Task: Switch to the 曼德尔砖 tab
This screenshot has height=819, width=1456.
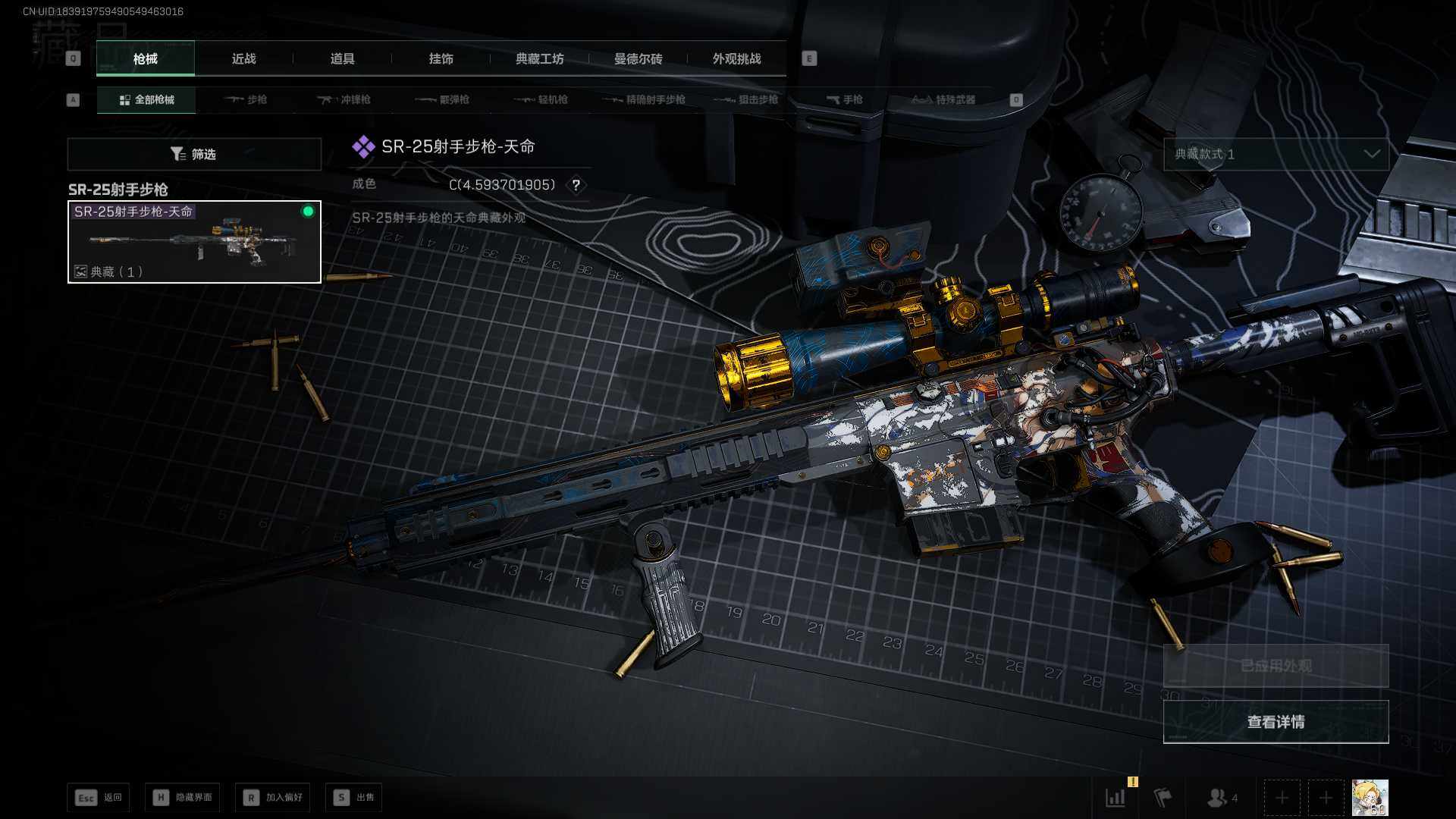Action: click(638, 58)
